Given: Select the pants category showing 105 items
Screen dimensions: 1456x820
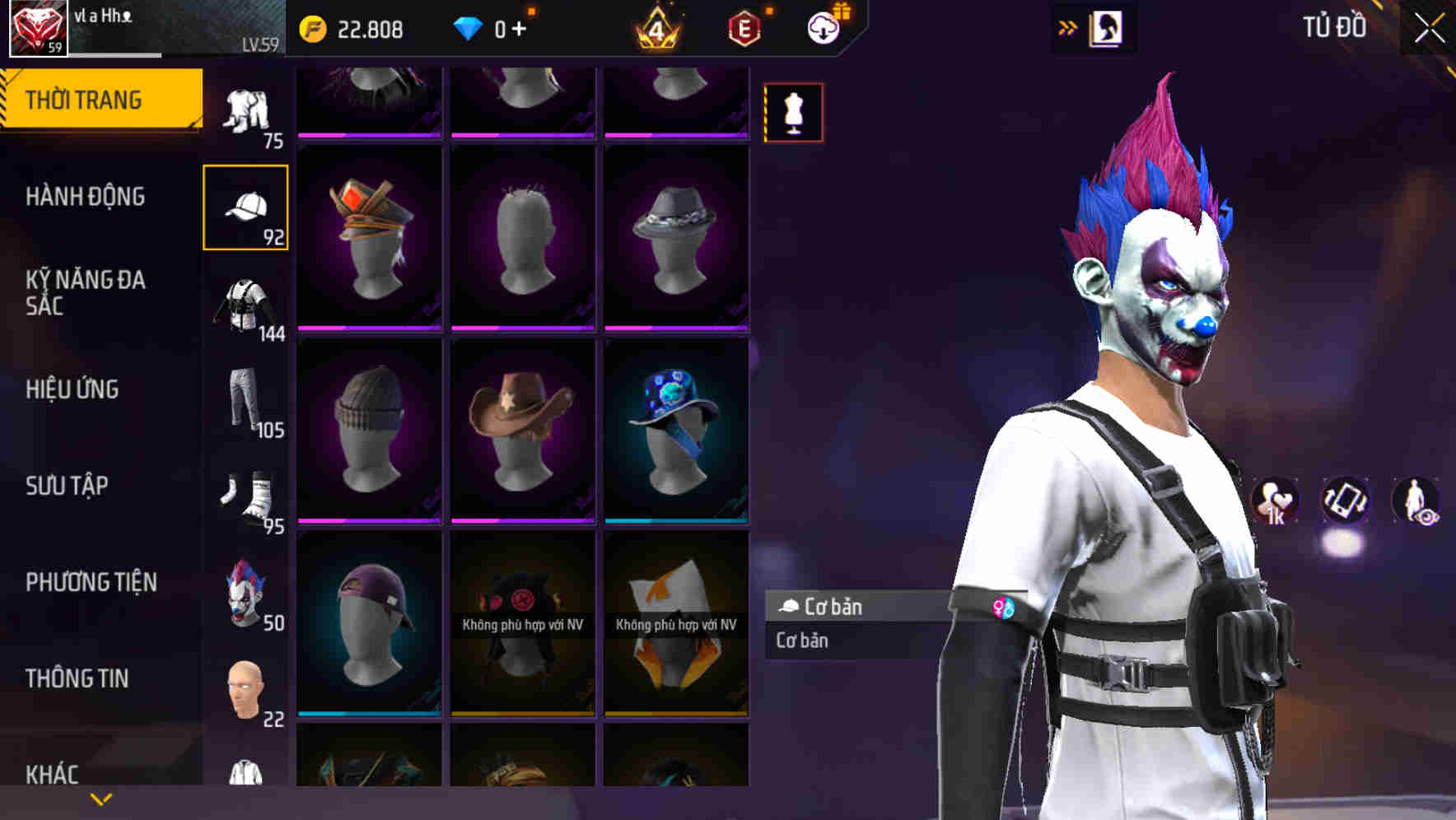Looking at the screenshot, I should click(x=246, y=403).
